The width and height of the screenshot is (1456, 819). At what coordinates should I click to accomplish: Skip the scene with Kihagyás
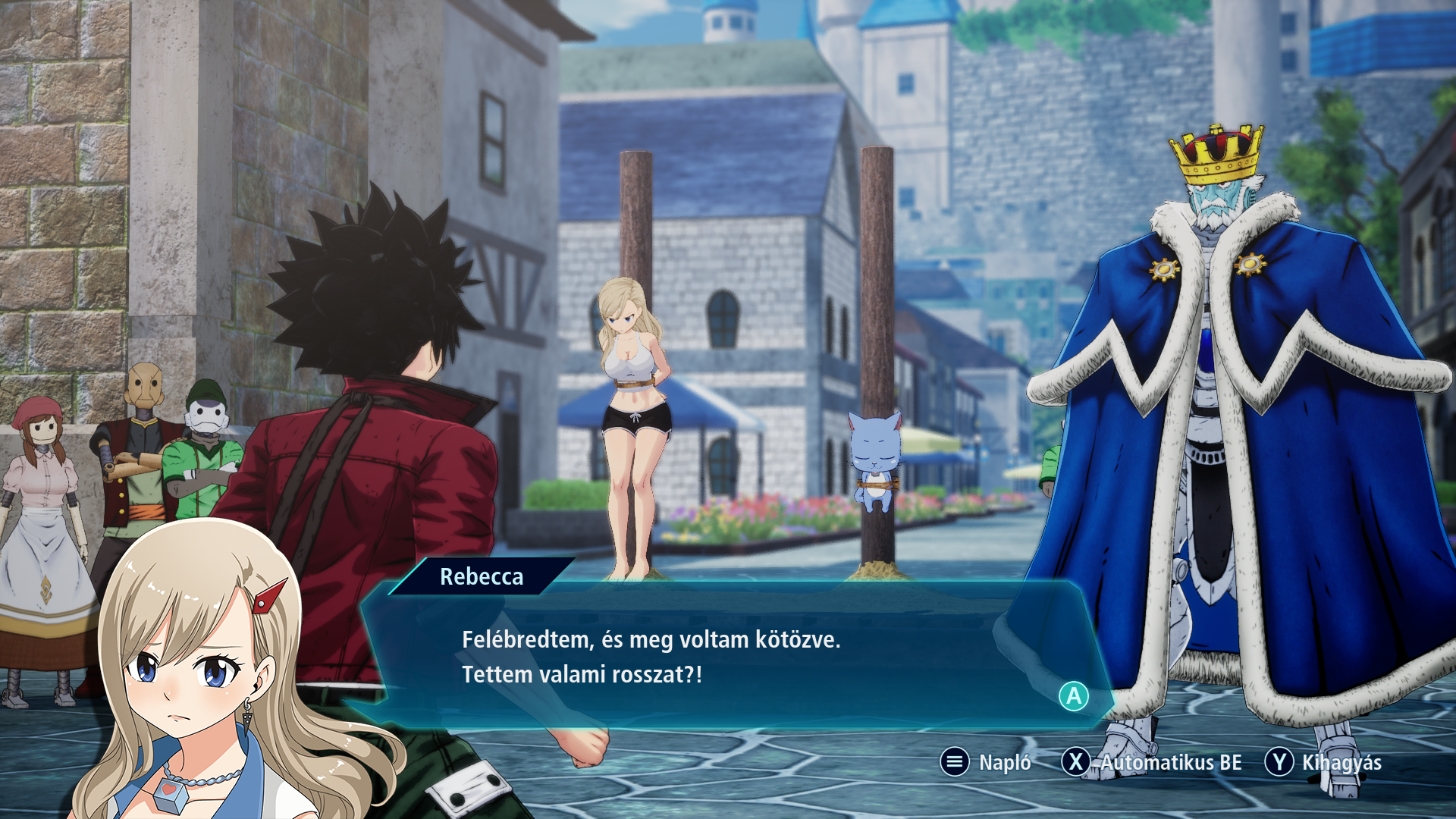[x=1323, y=762]
